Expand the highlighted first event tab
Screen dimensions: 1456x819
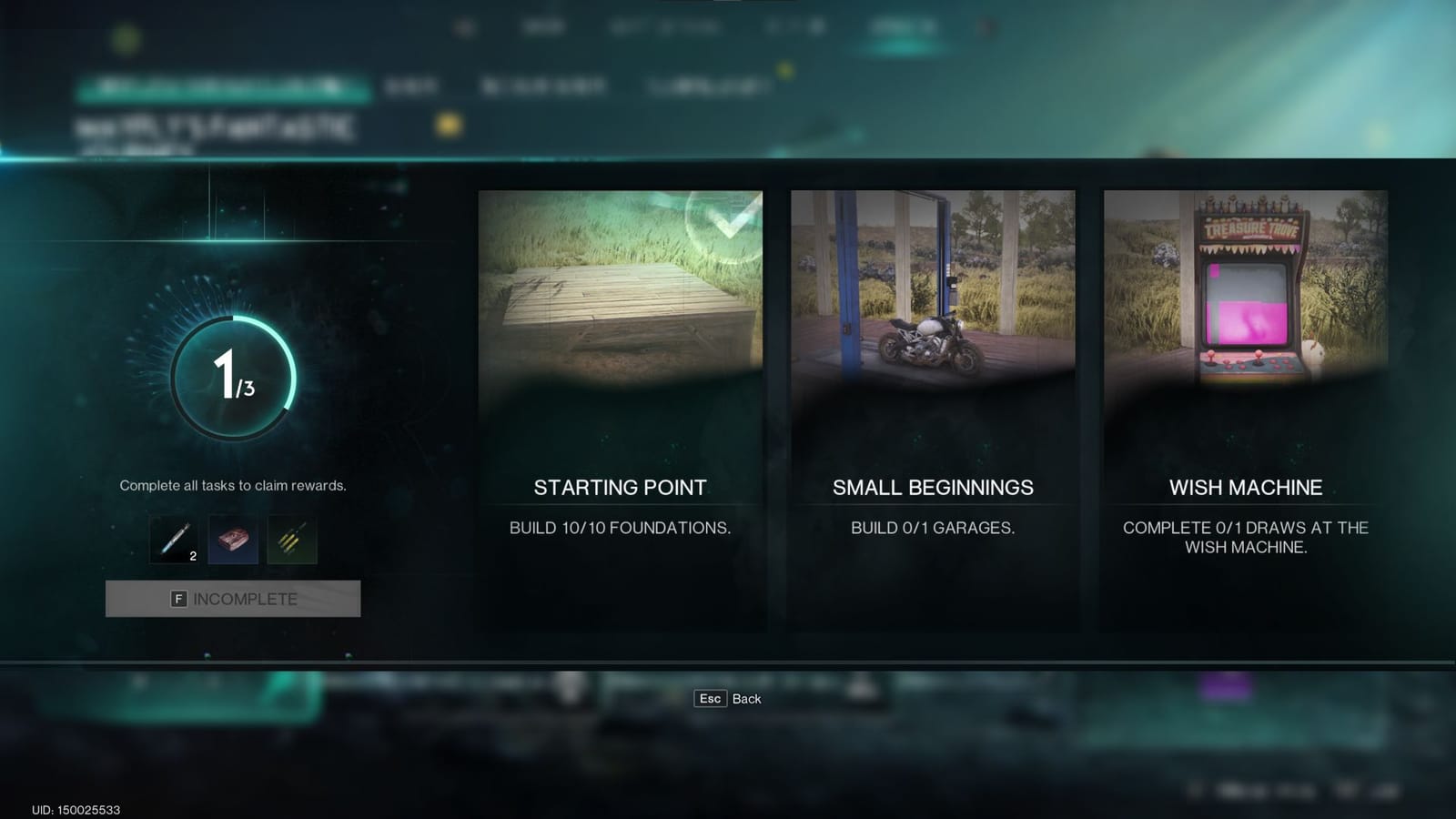pyautogui.click(x=223, y=88)
